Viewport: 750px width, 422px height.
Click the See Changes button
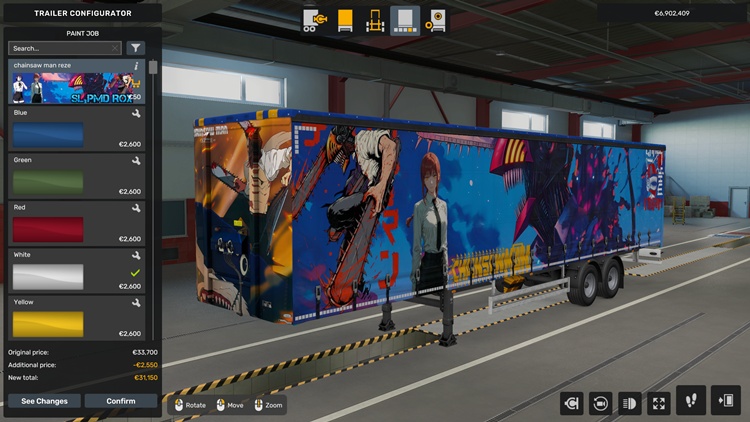pos(44,401)
